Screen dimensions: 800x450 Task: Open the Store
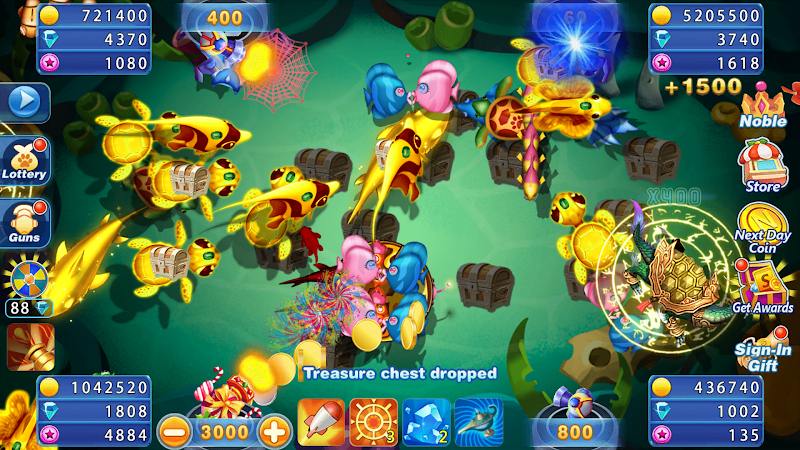[x=763, y=165]
